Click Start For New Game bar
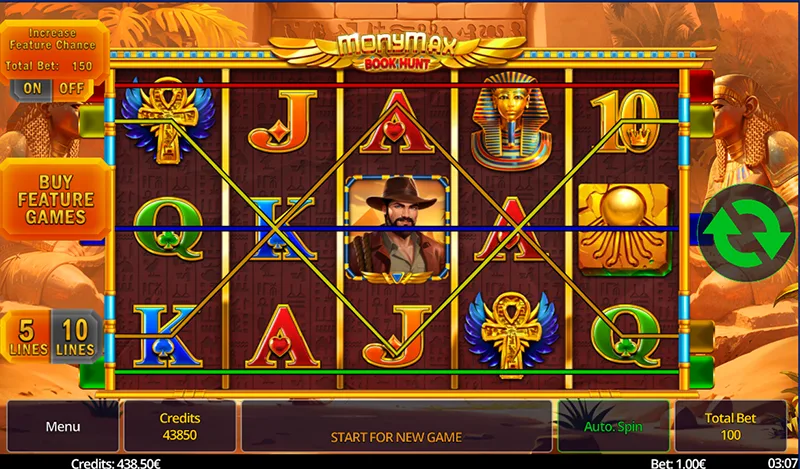This screenshot has height=469, width=800. pos(396,436)
